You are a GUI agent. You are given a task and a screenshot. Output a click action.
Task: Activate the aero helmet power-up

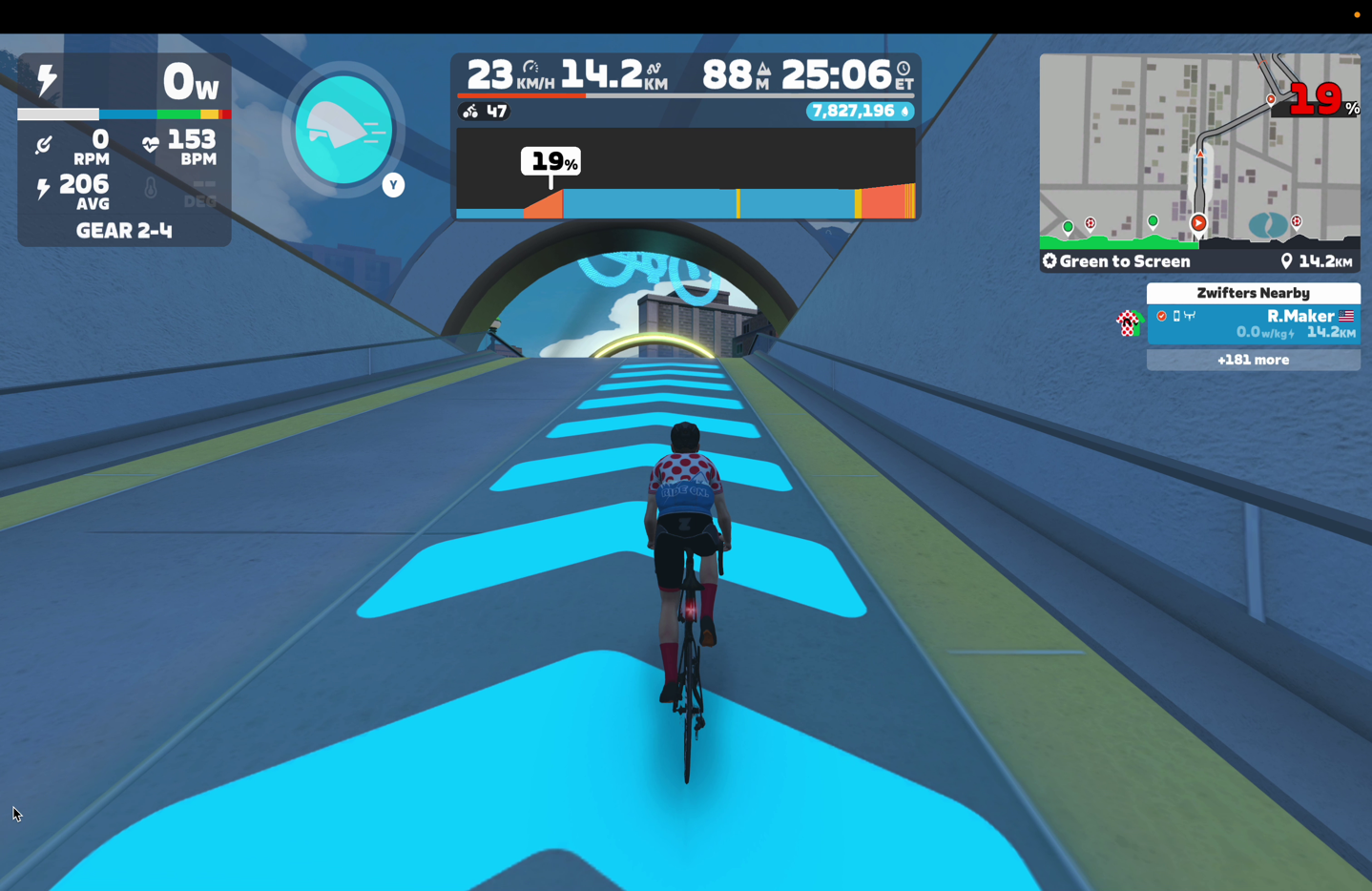click(343, 130)
